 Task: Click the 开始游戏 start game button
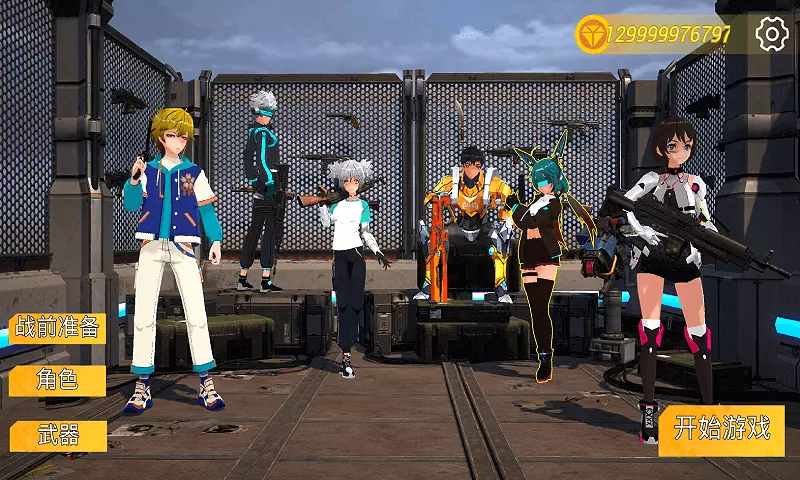(721, 430)
